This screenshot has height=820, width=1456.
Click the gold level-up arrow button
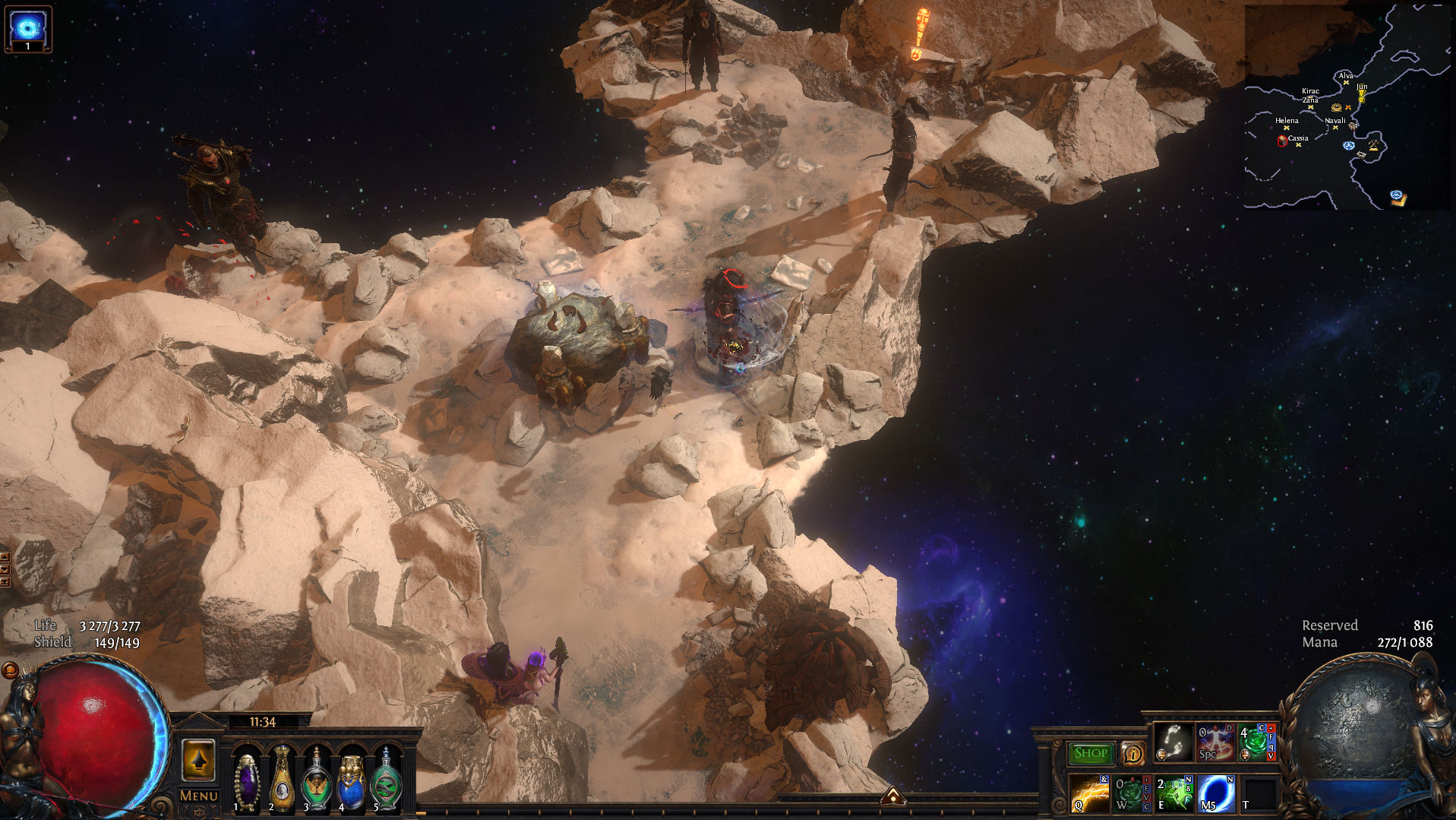pos(198,759)
